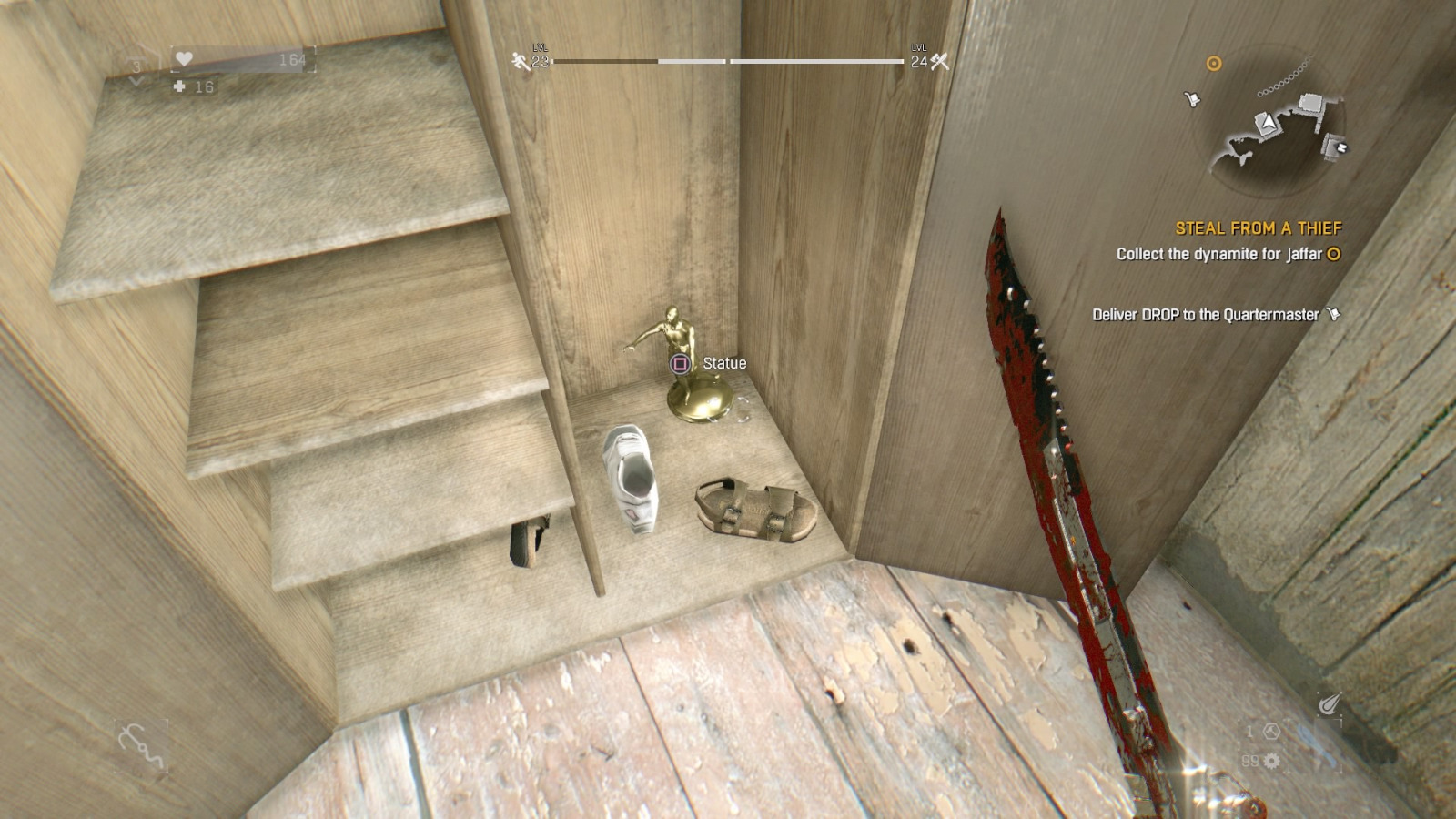Screen dimensions: 1456x819
Task: Click the minimap in the top right corner
Action: click(1274, 118)
